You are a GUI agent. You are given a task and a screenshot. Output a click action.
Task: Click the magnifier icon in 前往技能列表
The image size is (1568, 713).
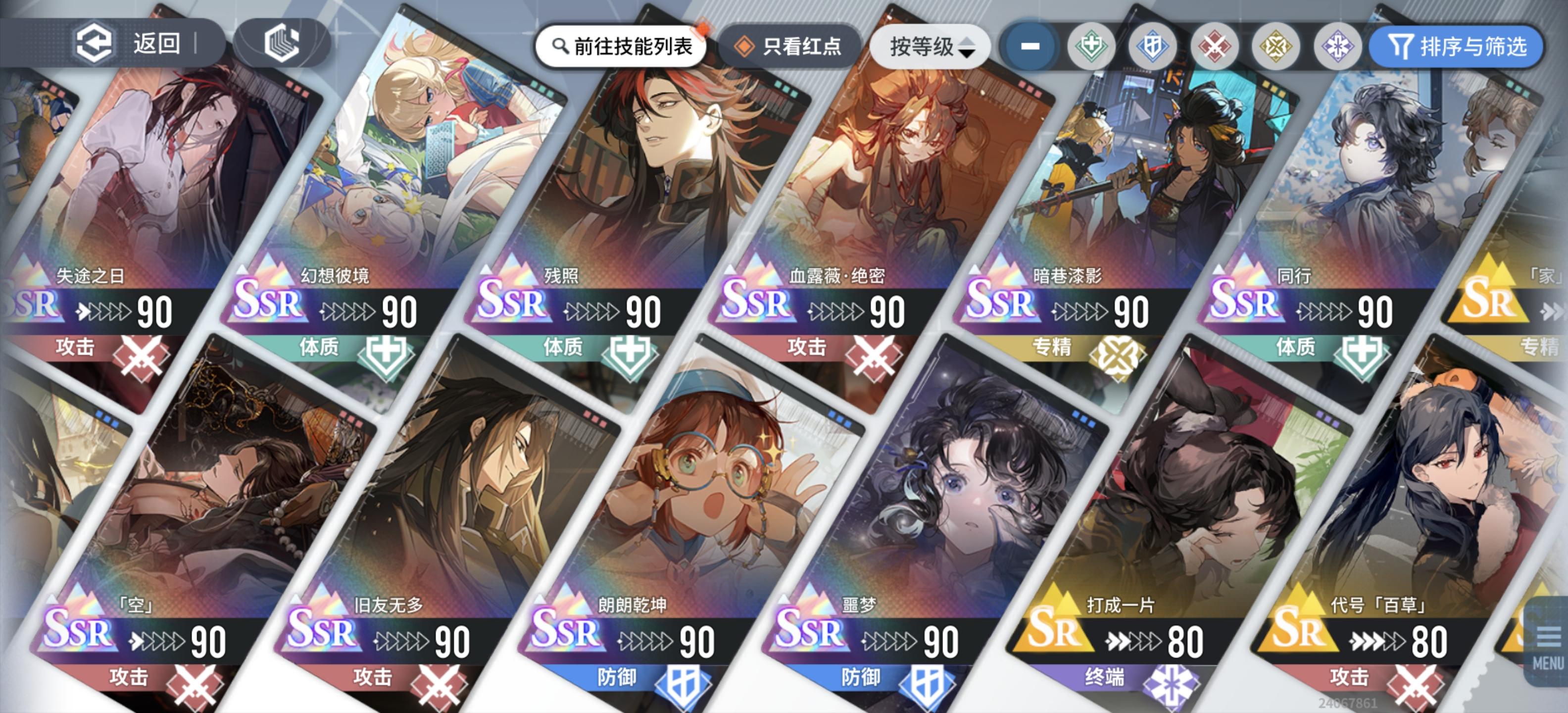[561, 45]
